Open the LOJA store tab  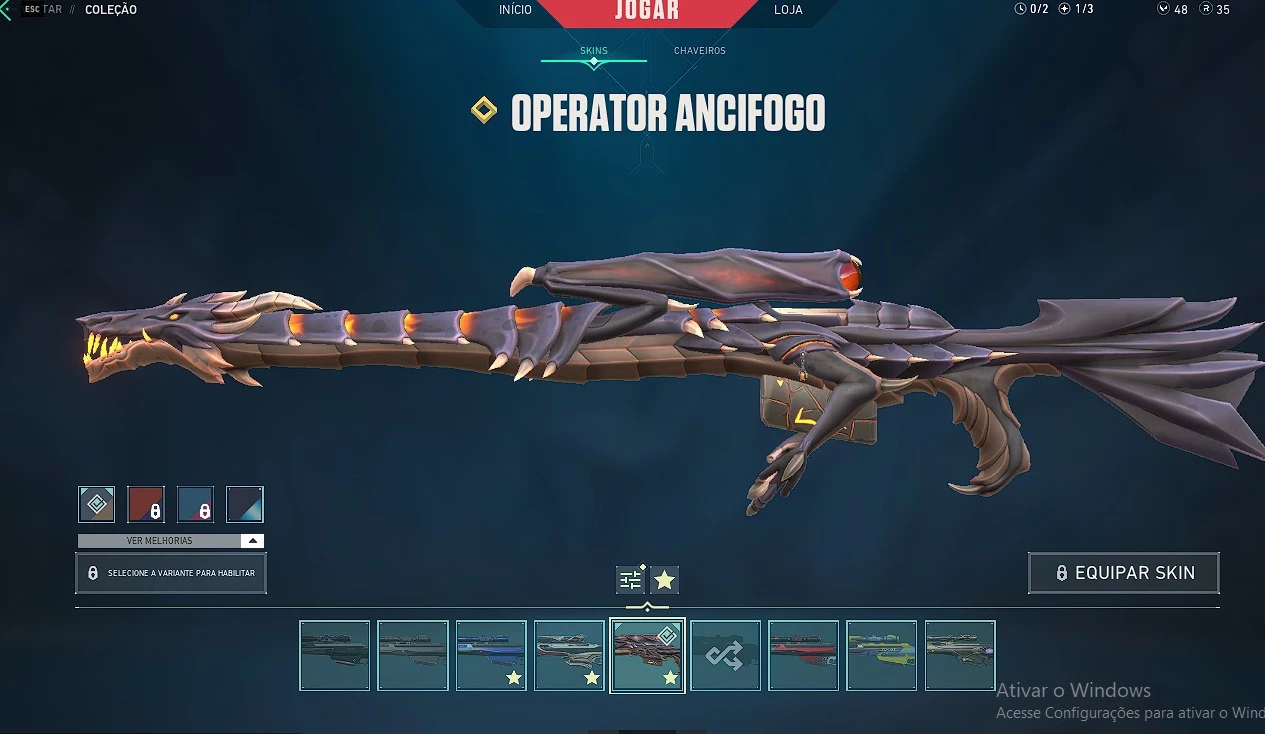point(788,10)
